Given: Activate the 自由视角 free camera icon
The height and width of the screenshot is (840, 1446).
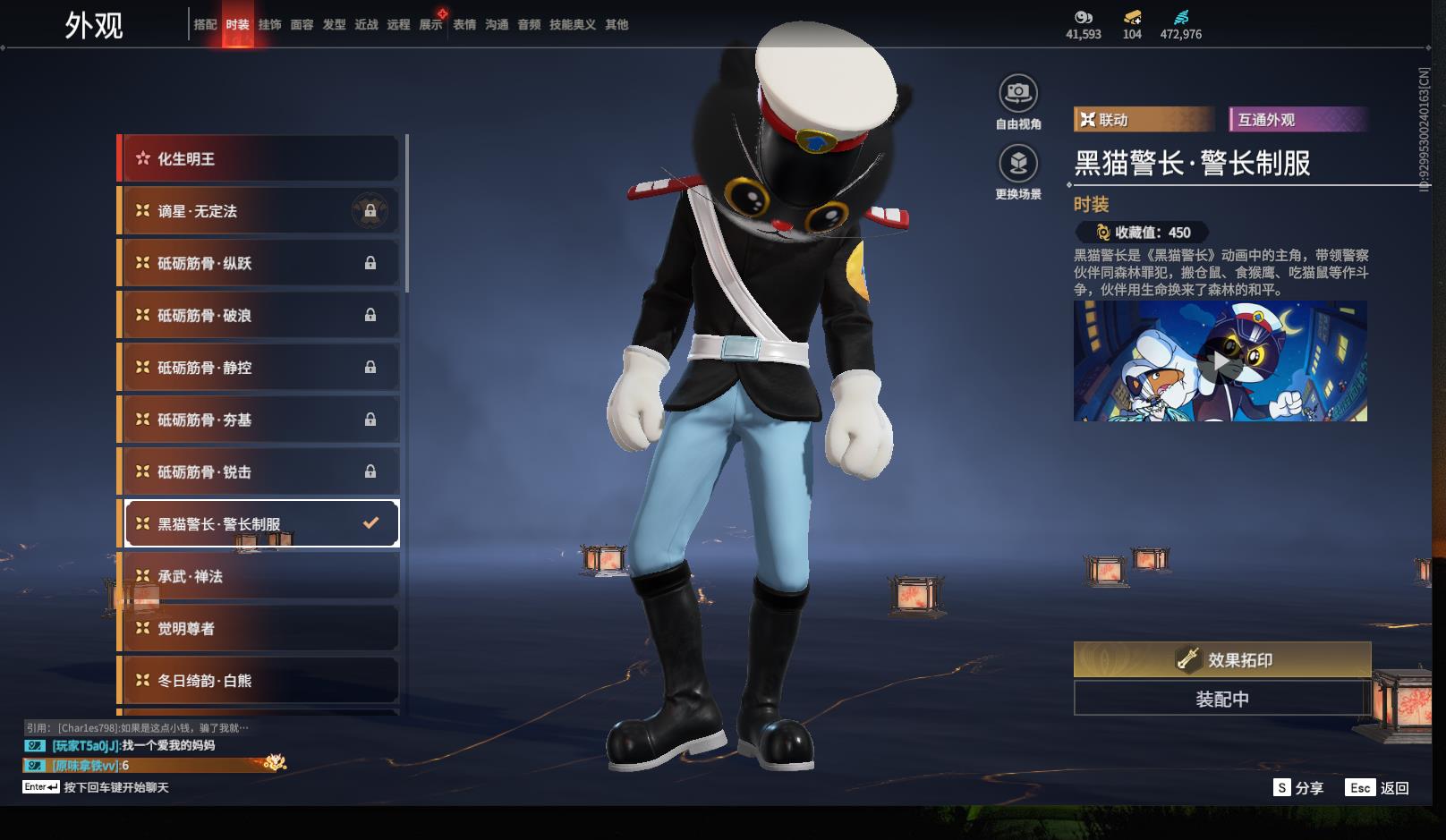Looking at the screenshot, I should pyautogui.click(x=1018, y=93).
